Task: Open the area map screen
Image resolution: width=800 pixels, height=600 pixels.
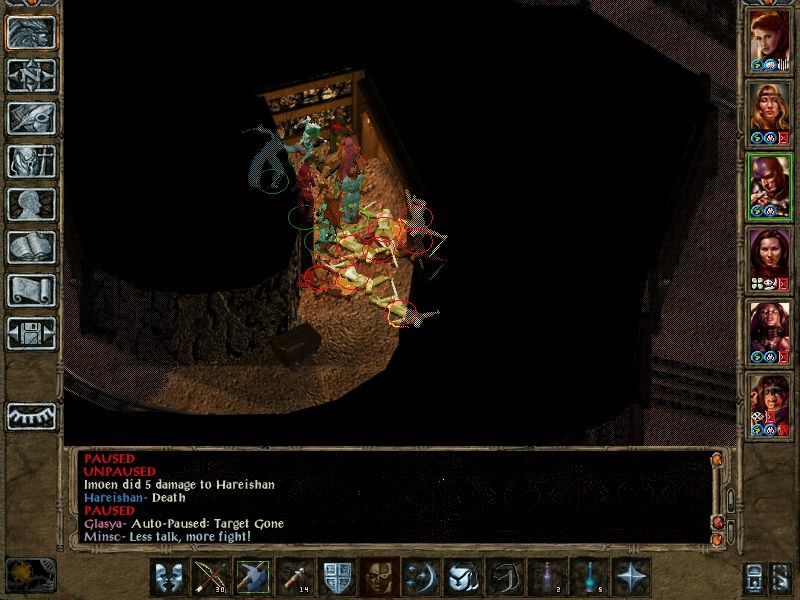Action: click(31, 75)
